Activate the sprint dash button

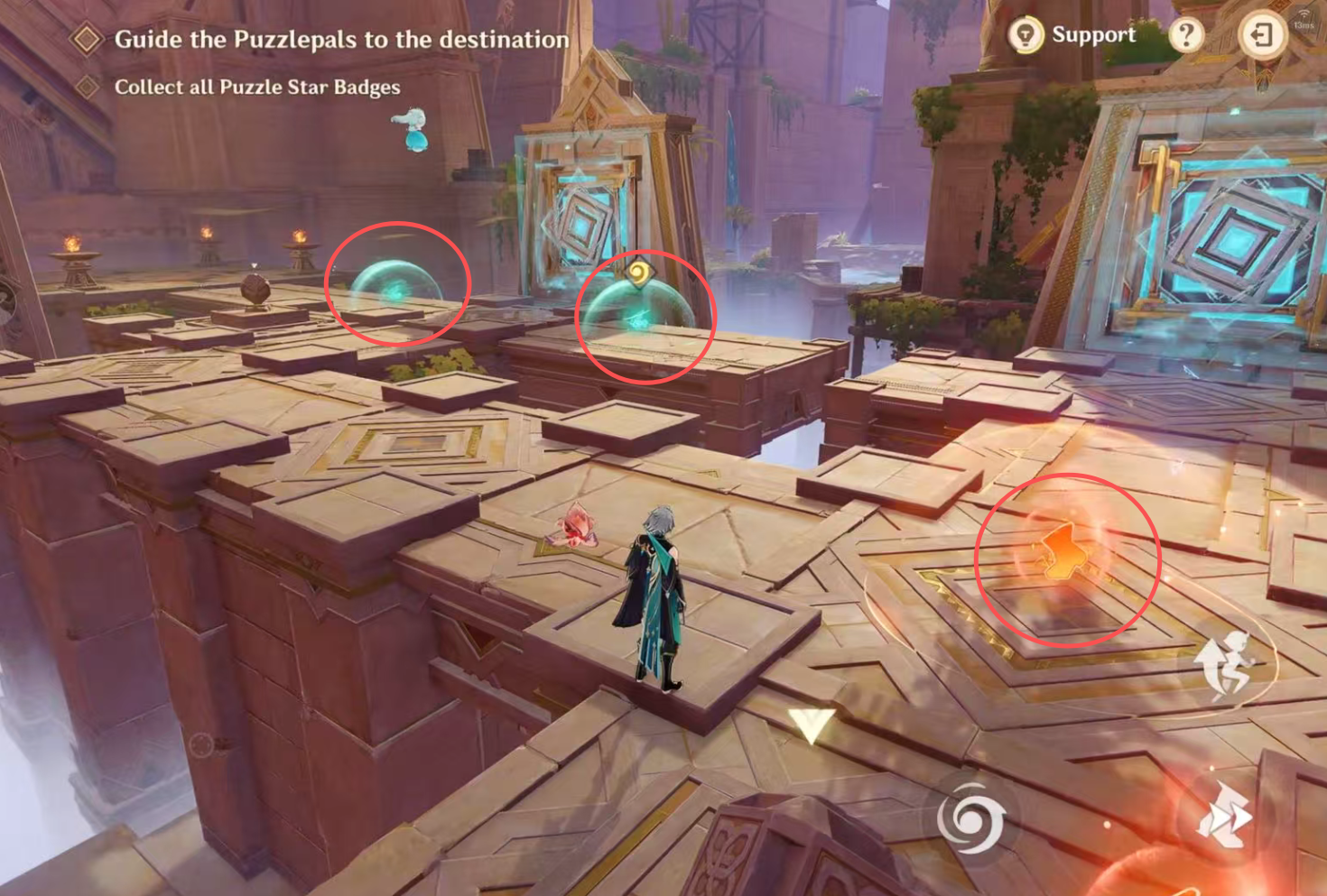[1225, 817]
